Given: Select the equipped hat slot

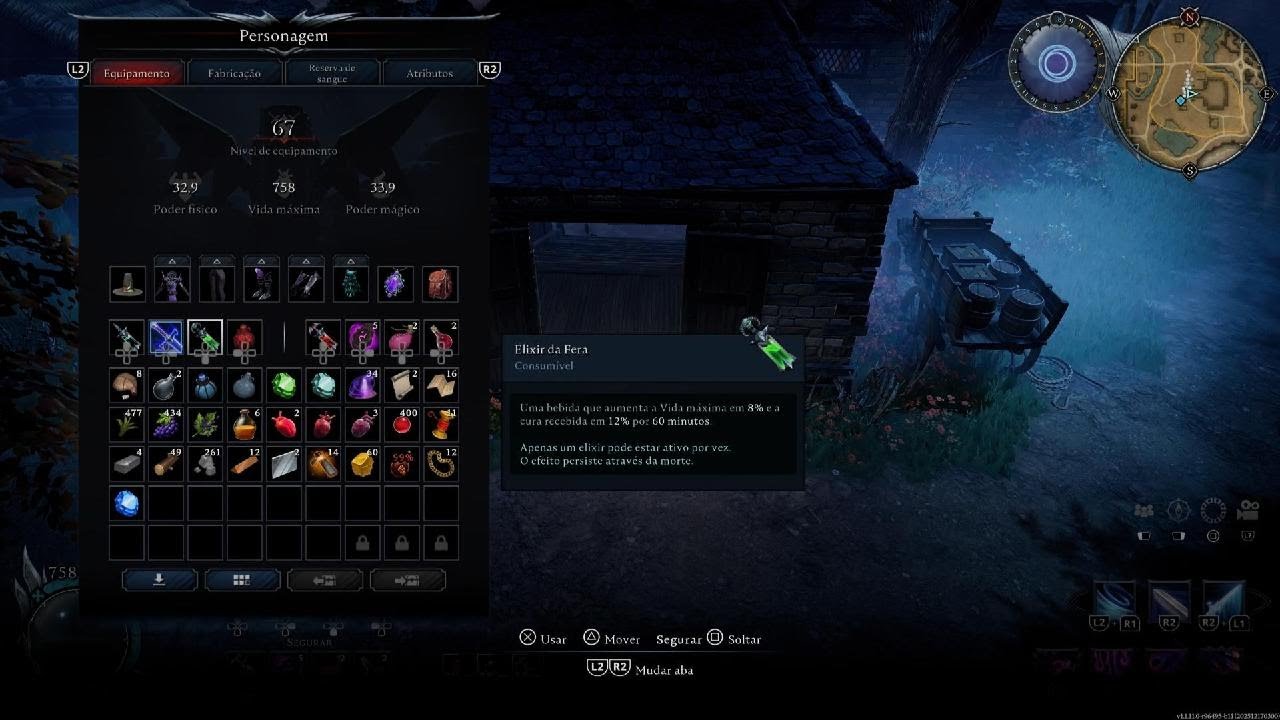Looking at the screenshot, I should (x=127, y=284).
